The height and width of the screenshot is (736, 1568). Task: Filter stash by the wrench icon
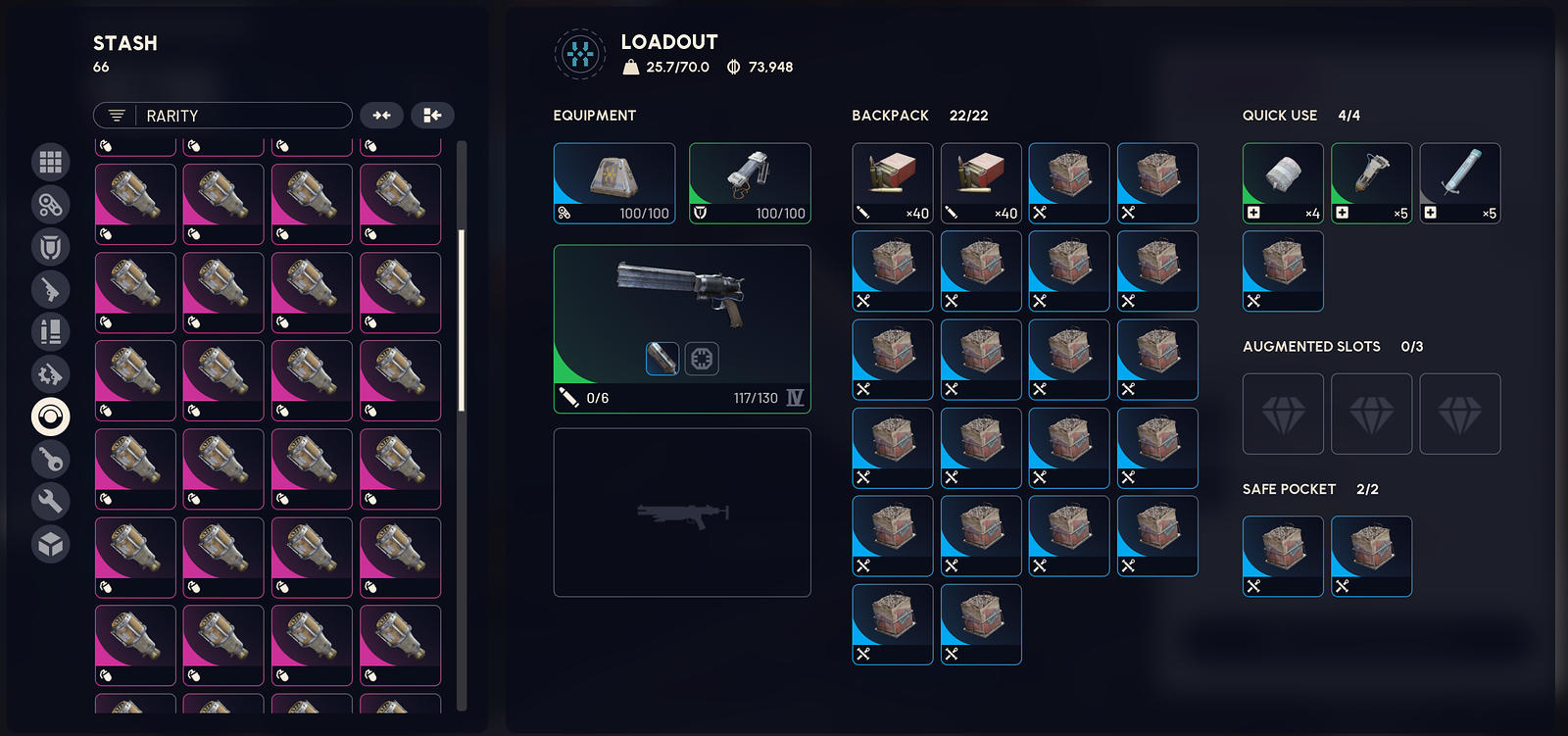[51, 501]
